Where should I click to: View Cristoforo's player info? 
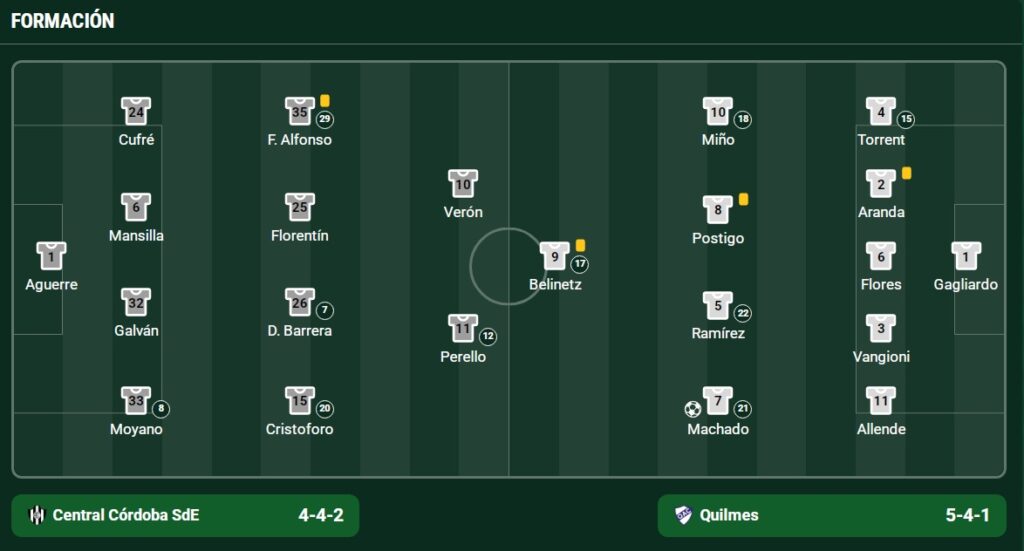(300, 401)
